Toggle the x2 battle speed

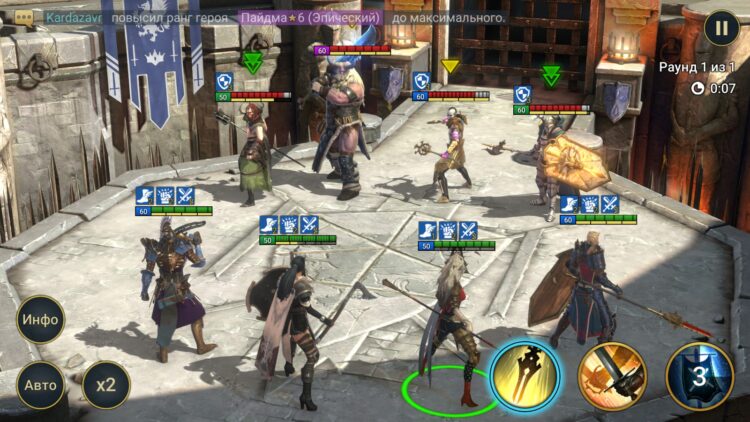(x=105, y=385)
